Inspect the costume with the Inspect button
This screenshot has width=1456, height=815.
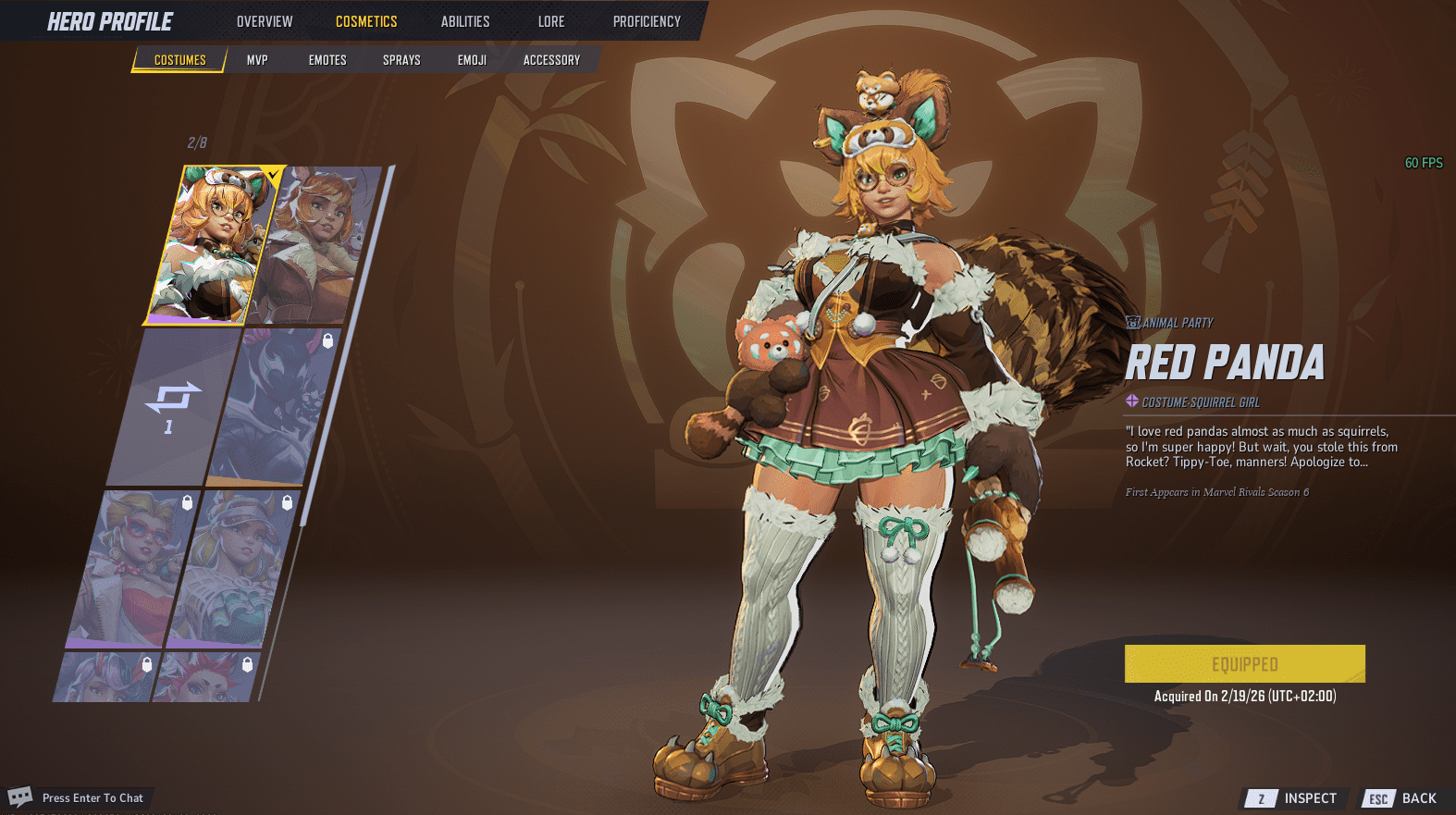point(1293,798)
